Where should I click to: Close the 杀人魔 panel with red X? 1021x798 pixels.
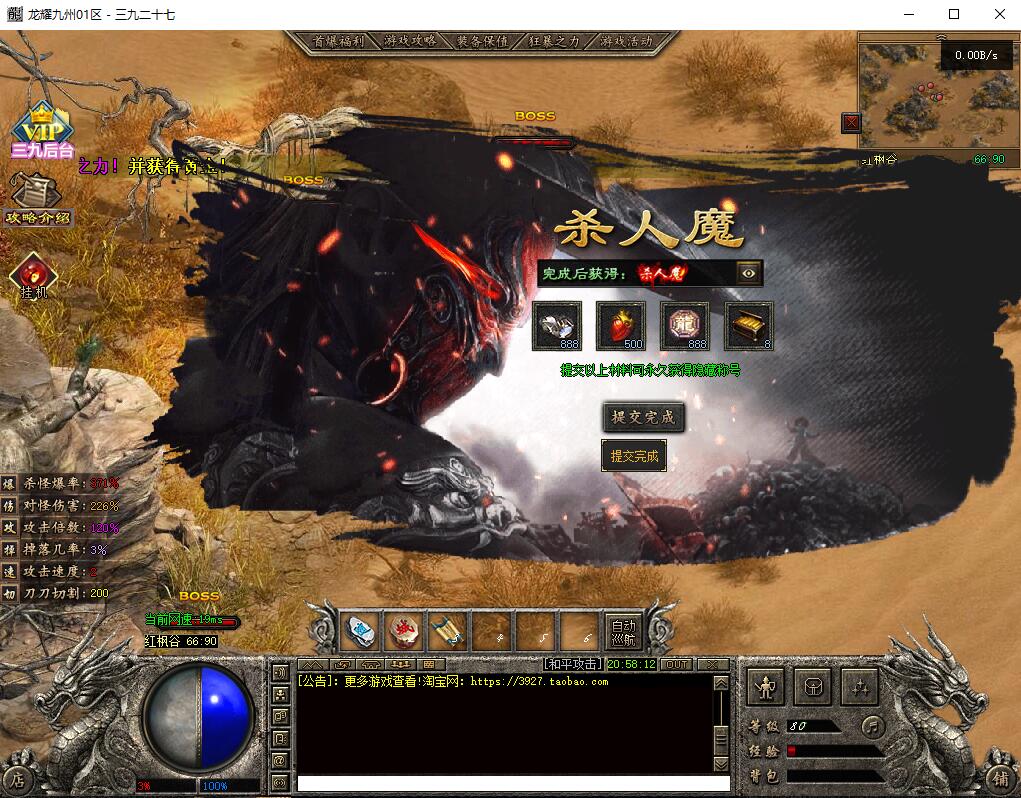pyautogui.click(x=851, y=123)
